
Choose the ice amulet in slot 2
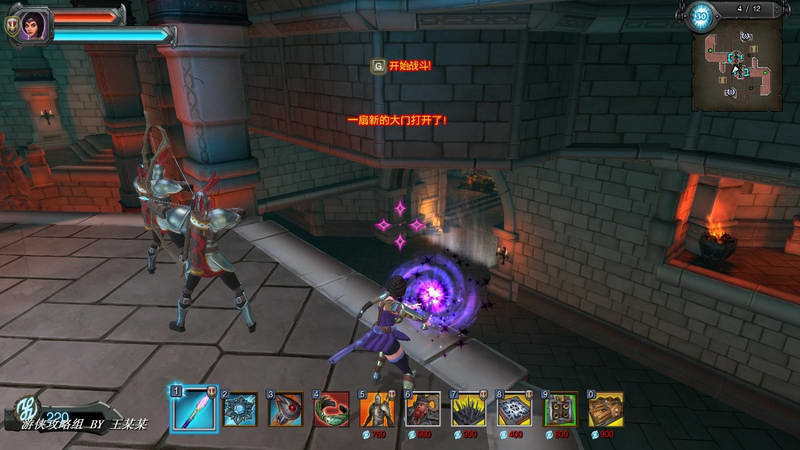coord(240,409)
